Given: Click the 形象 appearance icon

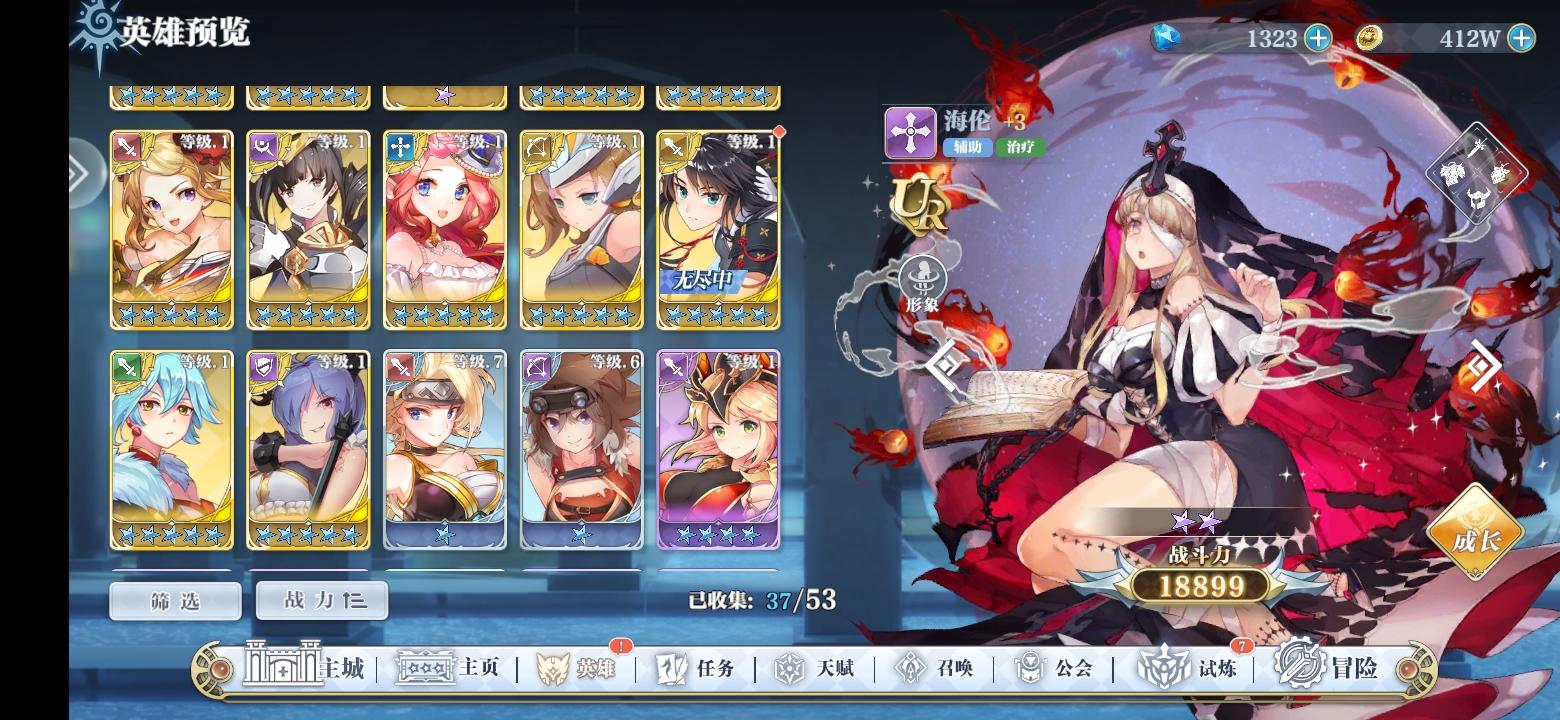Looking at the screenshot, I should pyautogui.click(x=922, y=275).
